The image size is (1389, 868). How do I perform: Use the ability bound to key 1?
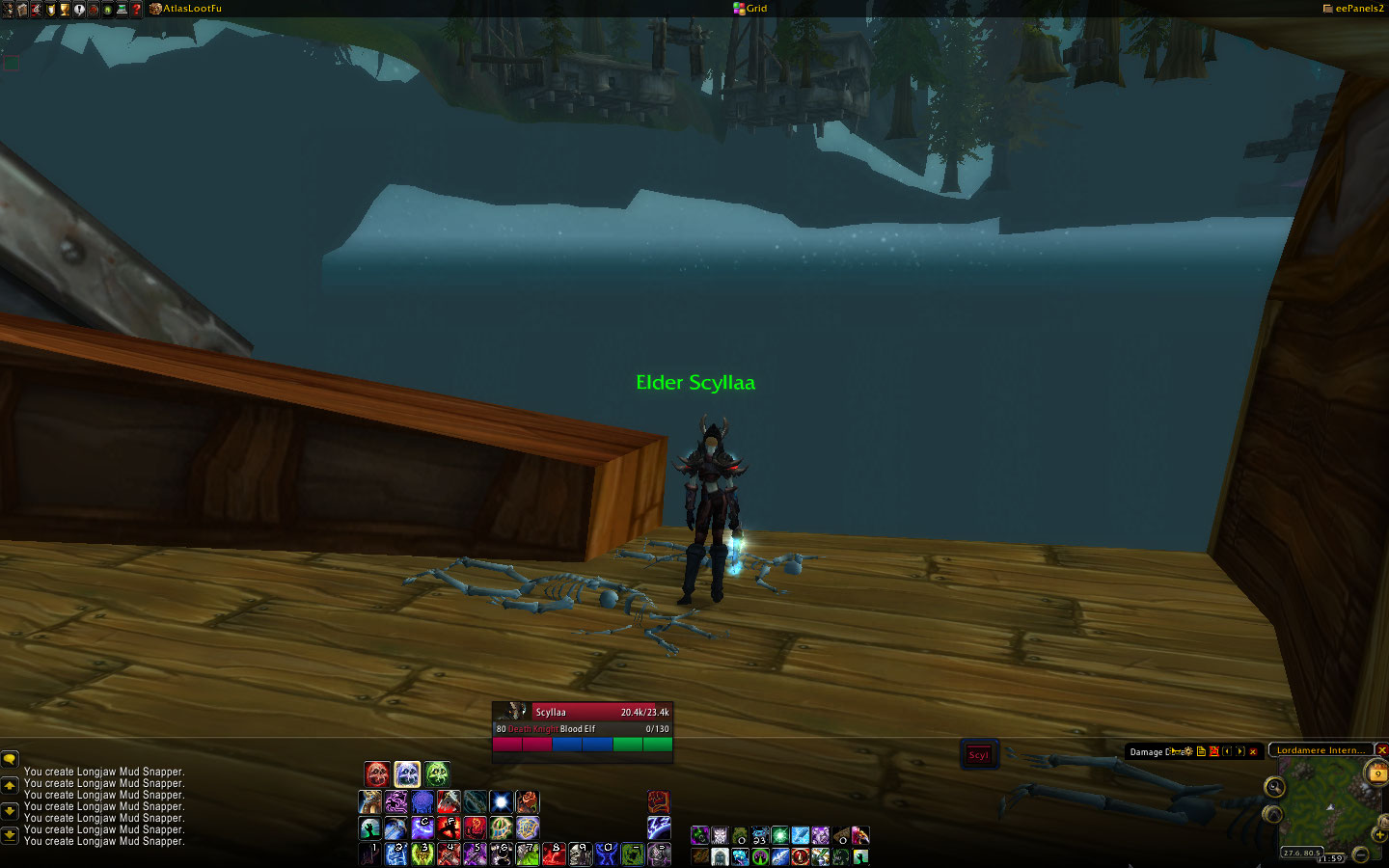click(x=370, y=854)
